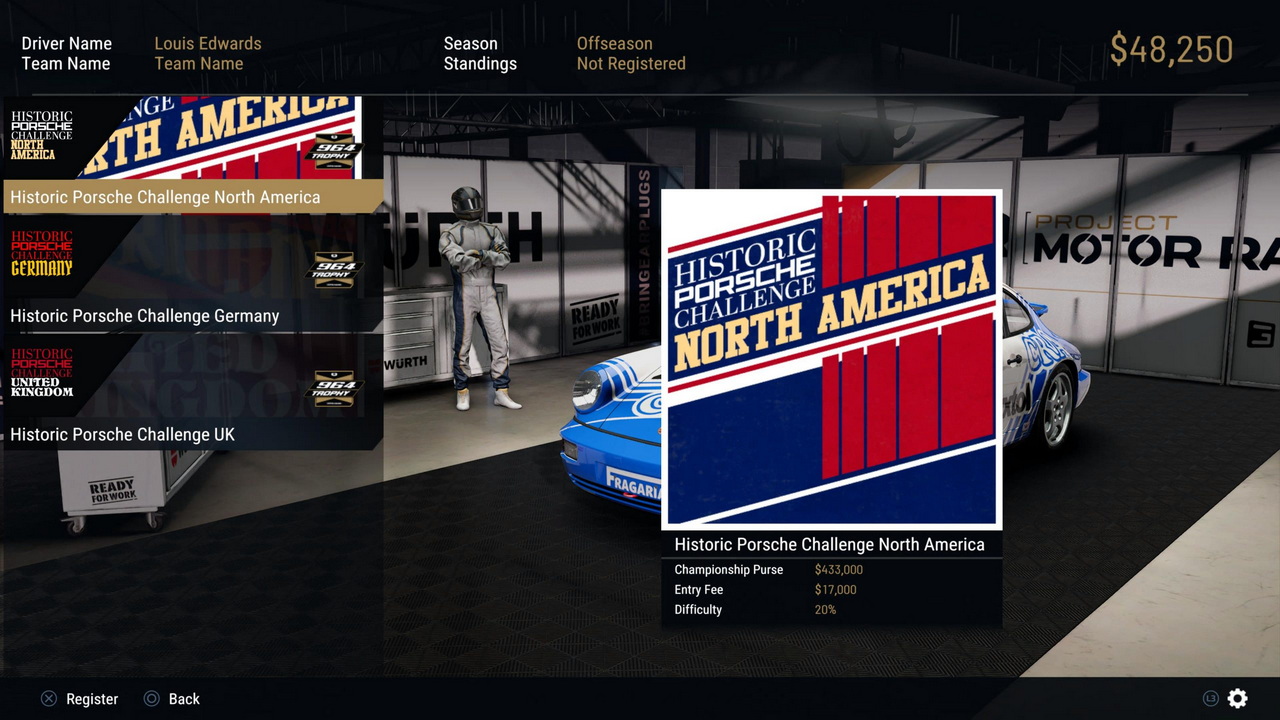This screenshot has height=720, width=1280.
Task: Register for the selected championship
Action: click(80, 699)
